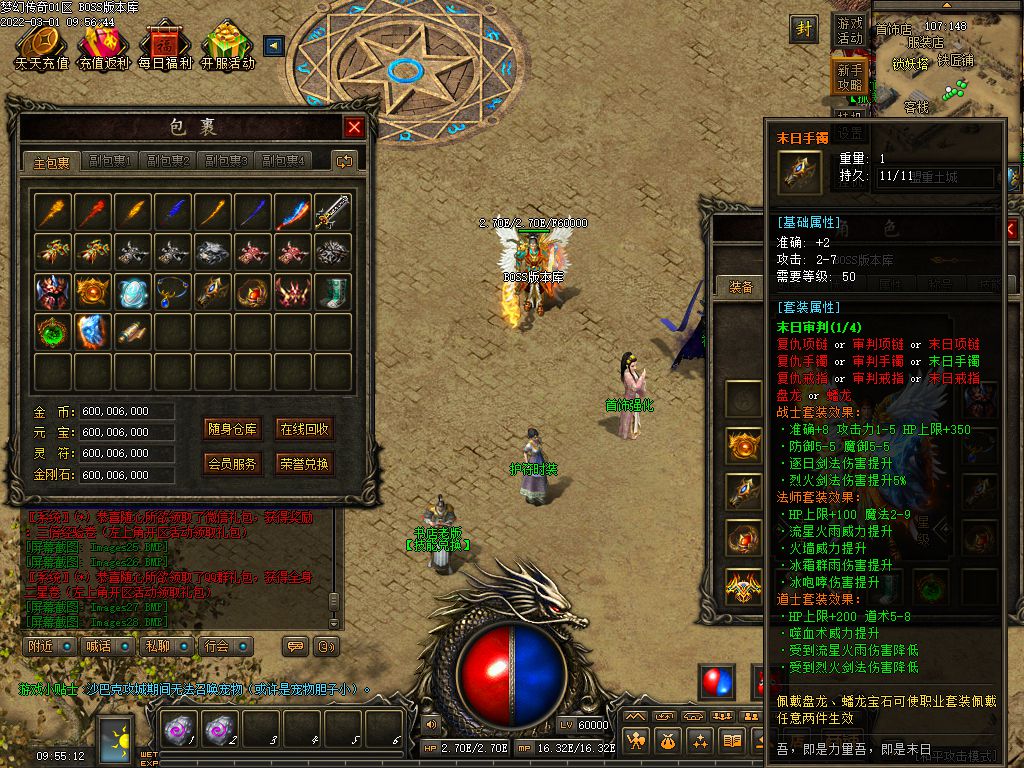Viewport: 1024px width, 768px height.
Task: Click the bag sort button beside bag tabs
Action: pyautogui.click(x=345, y=161)
